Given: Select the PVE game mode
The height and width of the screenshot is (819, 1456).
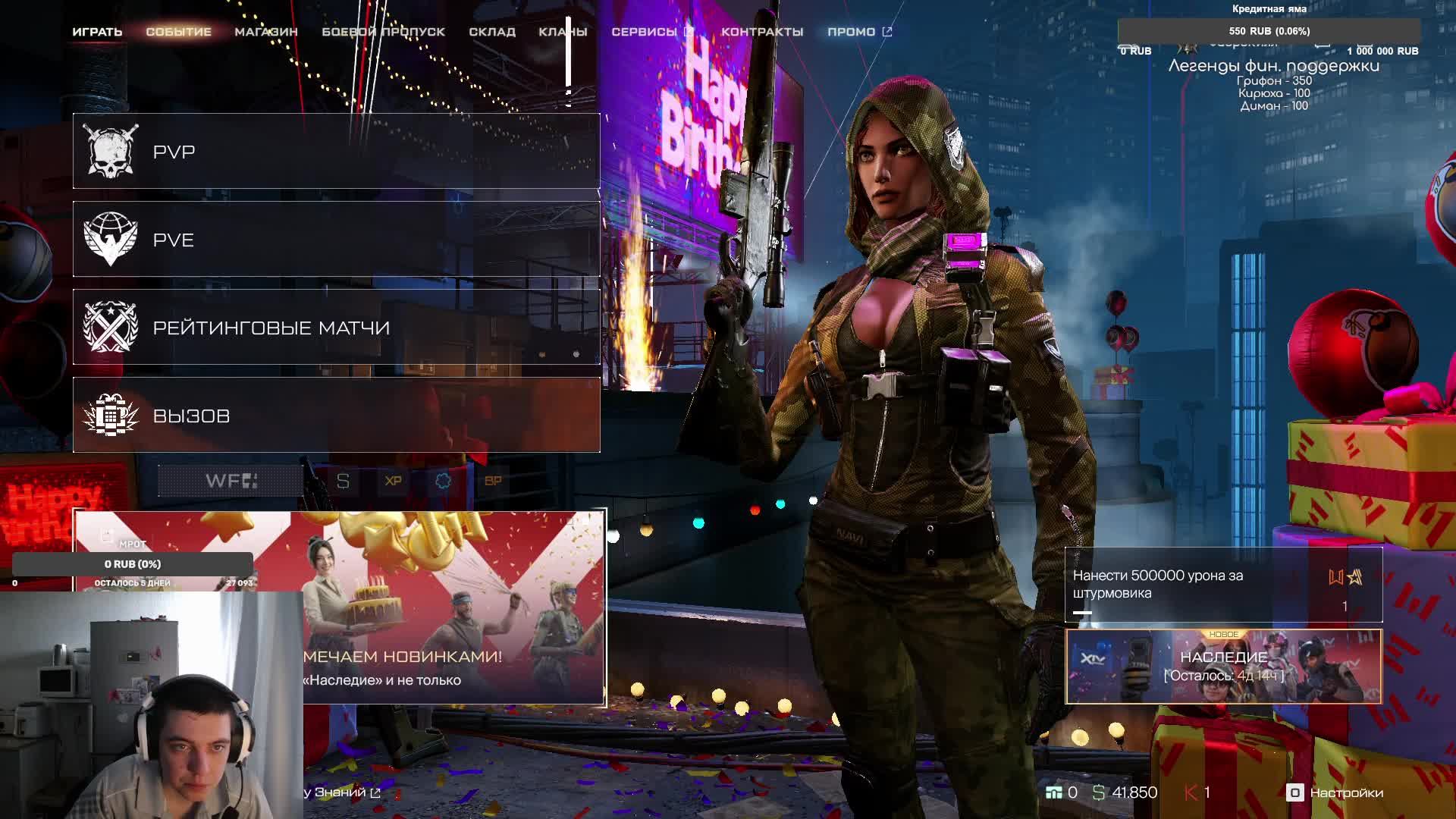Looking at the screenshot, I should click(x=336, y=240).
